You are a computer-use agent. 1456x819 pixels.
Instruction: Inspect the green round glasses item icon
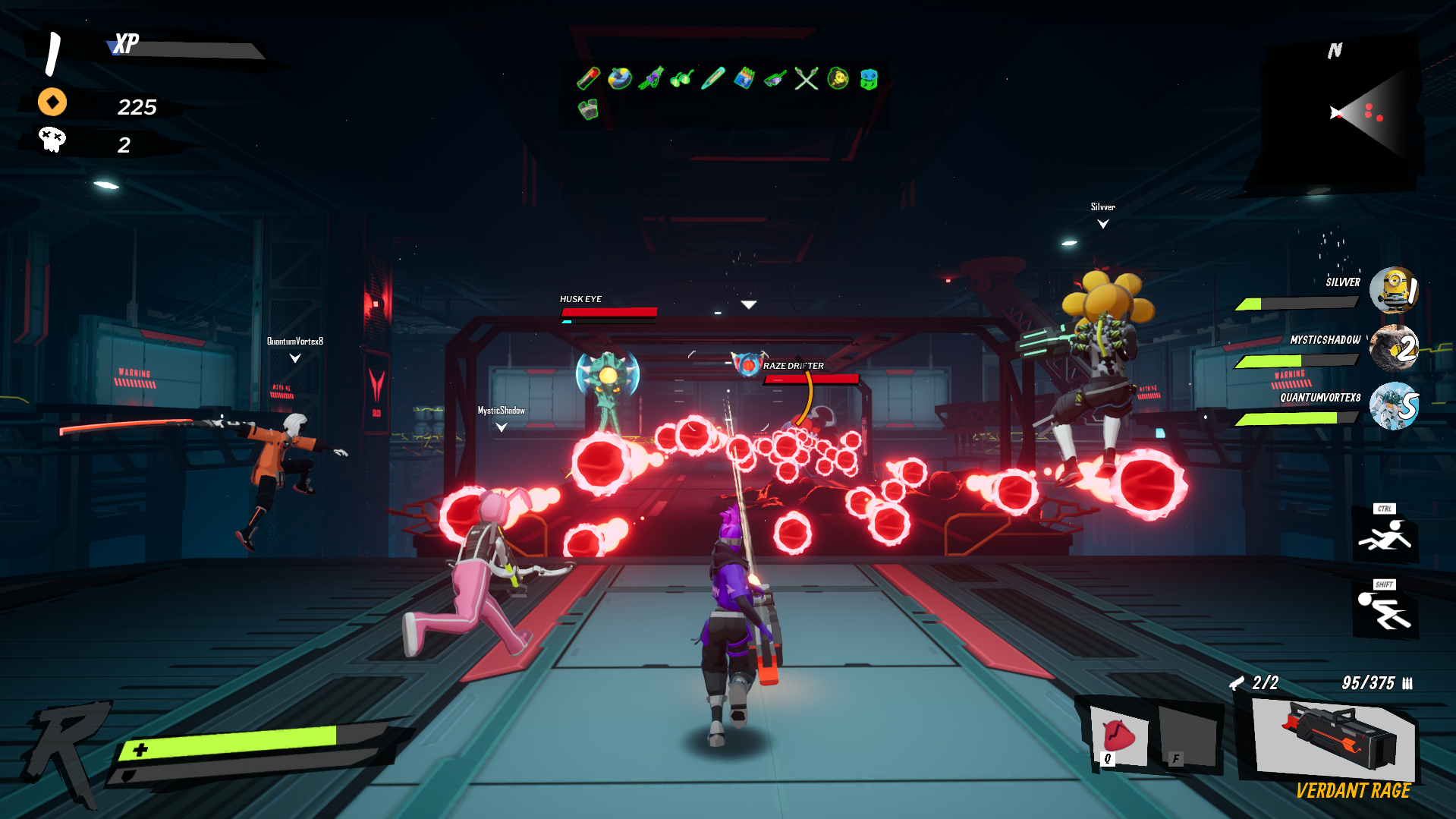(682, 77)
